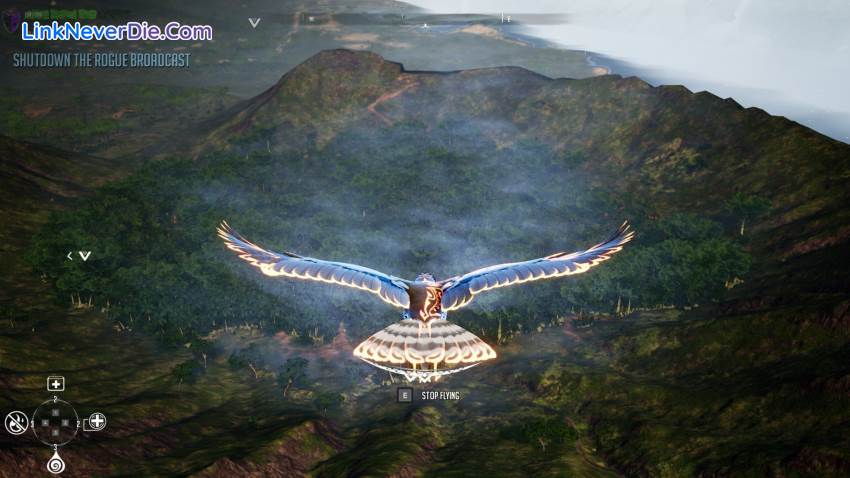Click the LinkNeverDie.Com watermark link
This screenshot has height=478, width=850.
tap(117, 31)
